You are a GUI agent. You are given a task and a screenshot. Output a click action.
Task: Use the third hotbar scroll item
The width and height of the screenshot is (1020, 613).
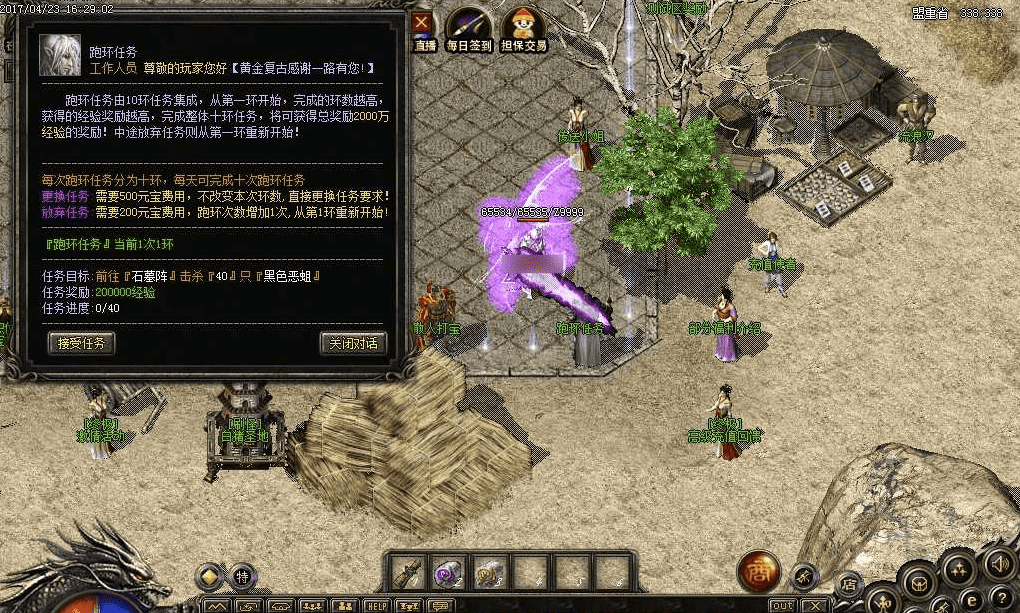[489, 573]
